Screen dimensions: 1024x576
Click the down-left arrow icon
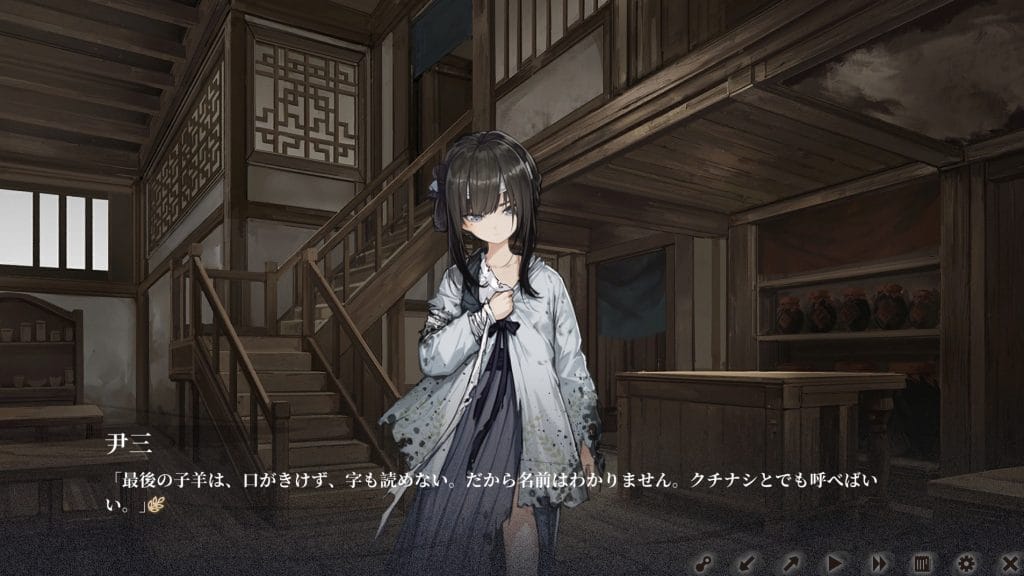747,563
